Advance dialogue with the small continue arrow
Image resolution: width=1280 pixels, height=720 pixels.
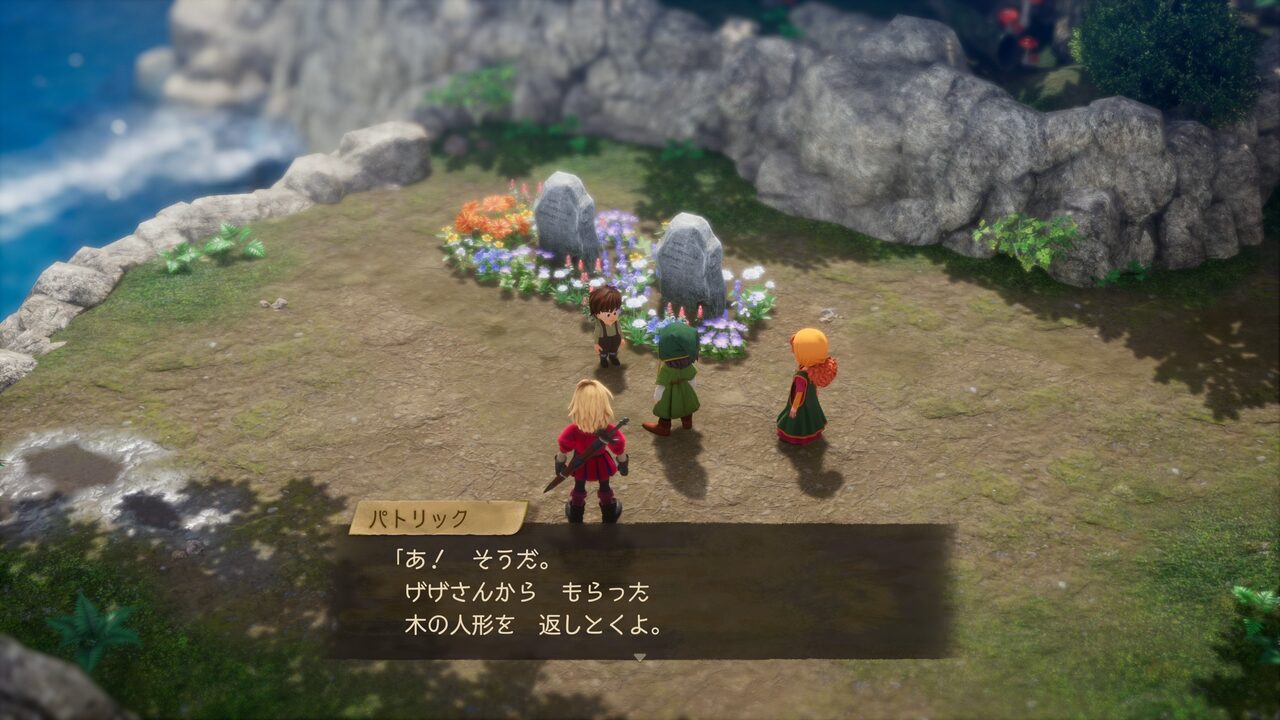(640, 657)
